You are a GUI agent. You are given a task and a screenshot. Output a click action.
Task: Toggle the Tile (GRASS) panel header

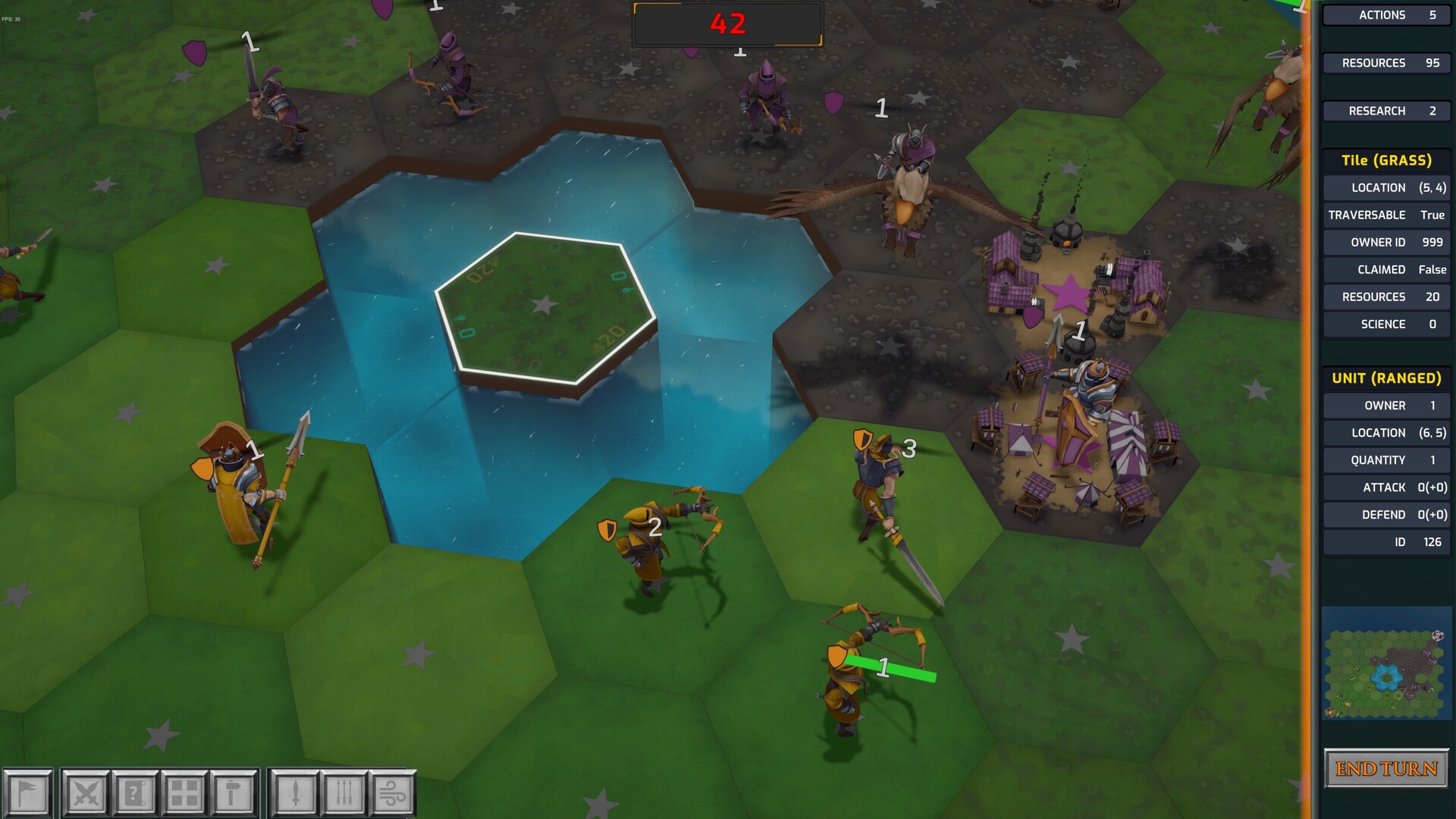[x=1386, y=160]
